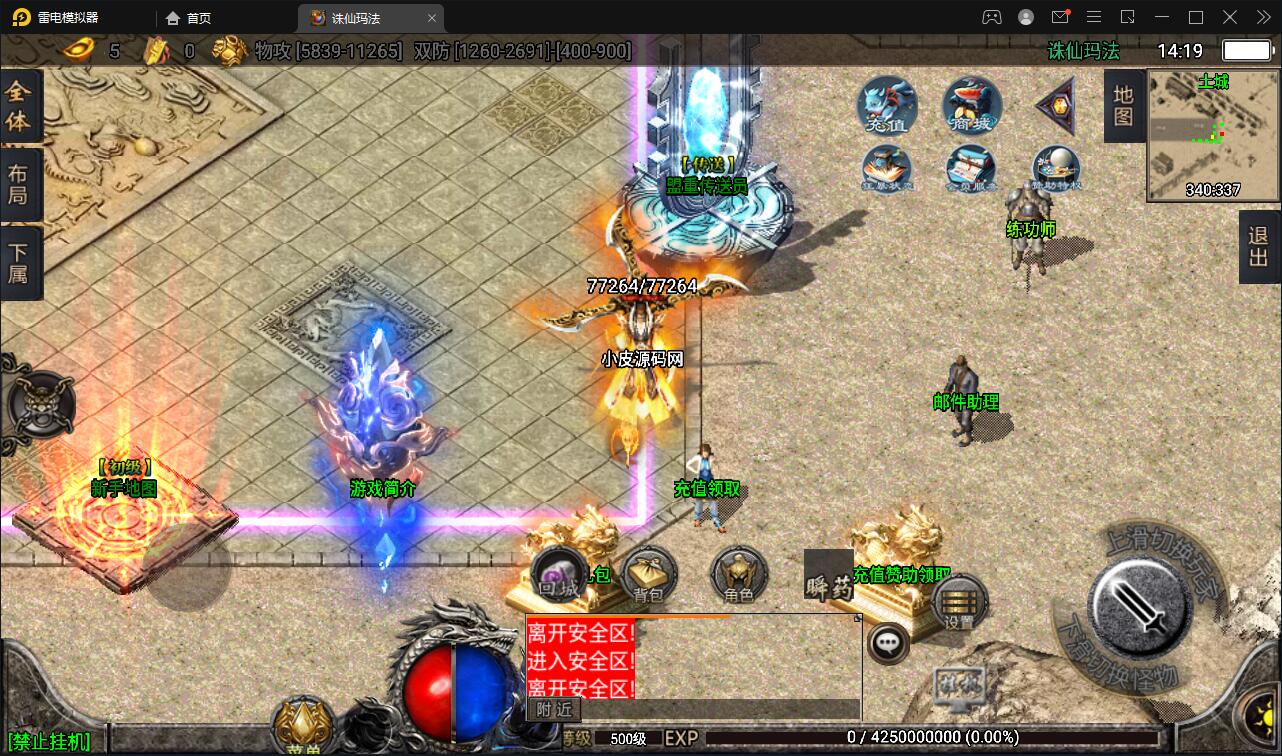Click the 地图 map button

[1124, 106]
